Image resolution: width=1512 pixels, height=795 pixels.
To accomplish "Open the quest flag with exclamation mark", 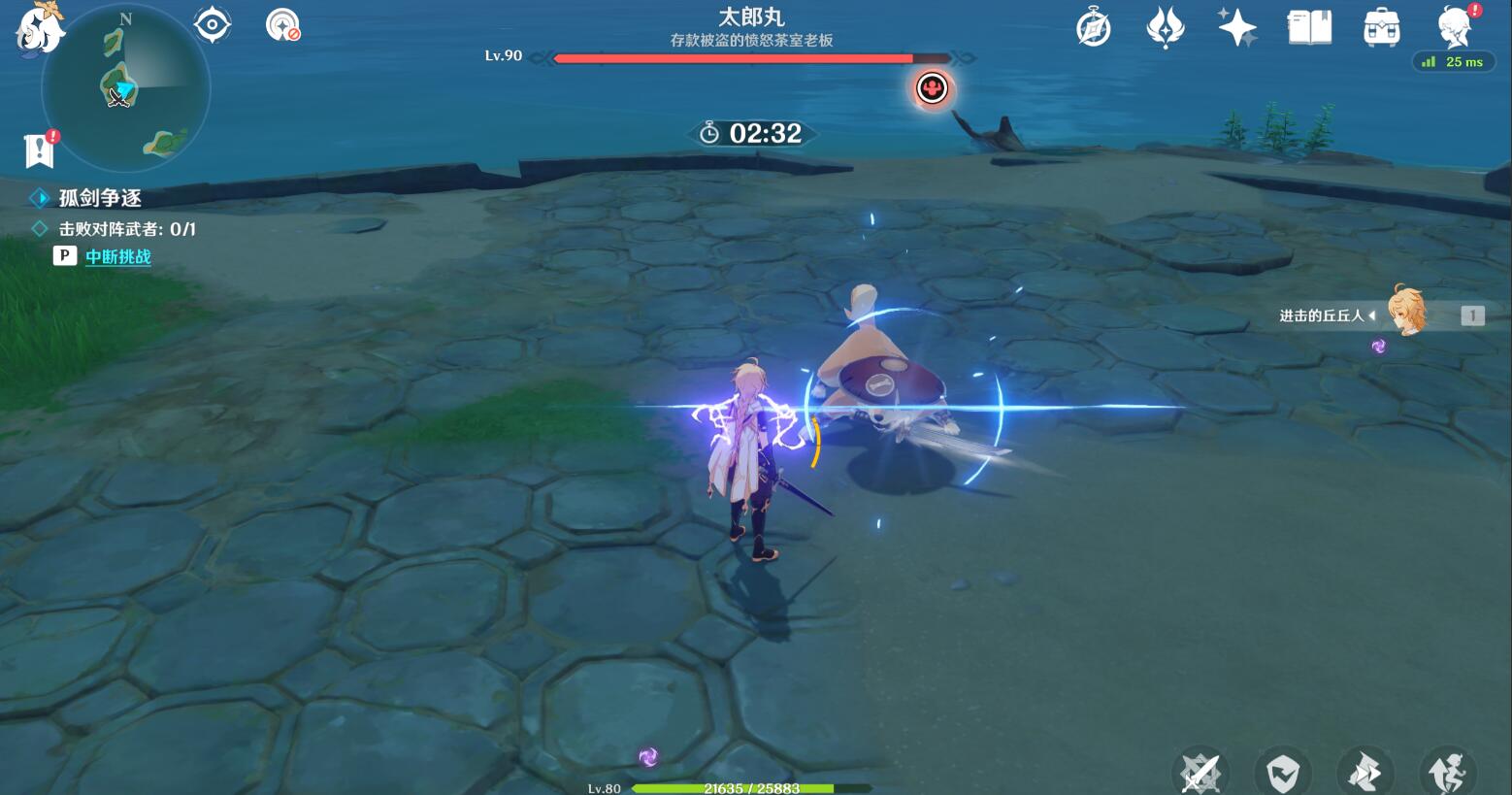I will point(40,149).
